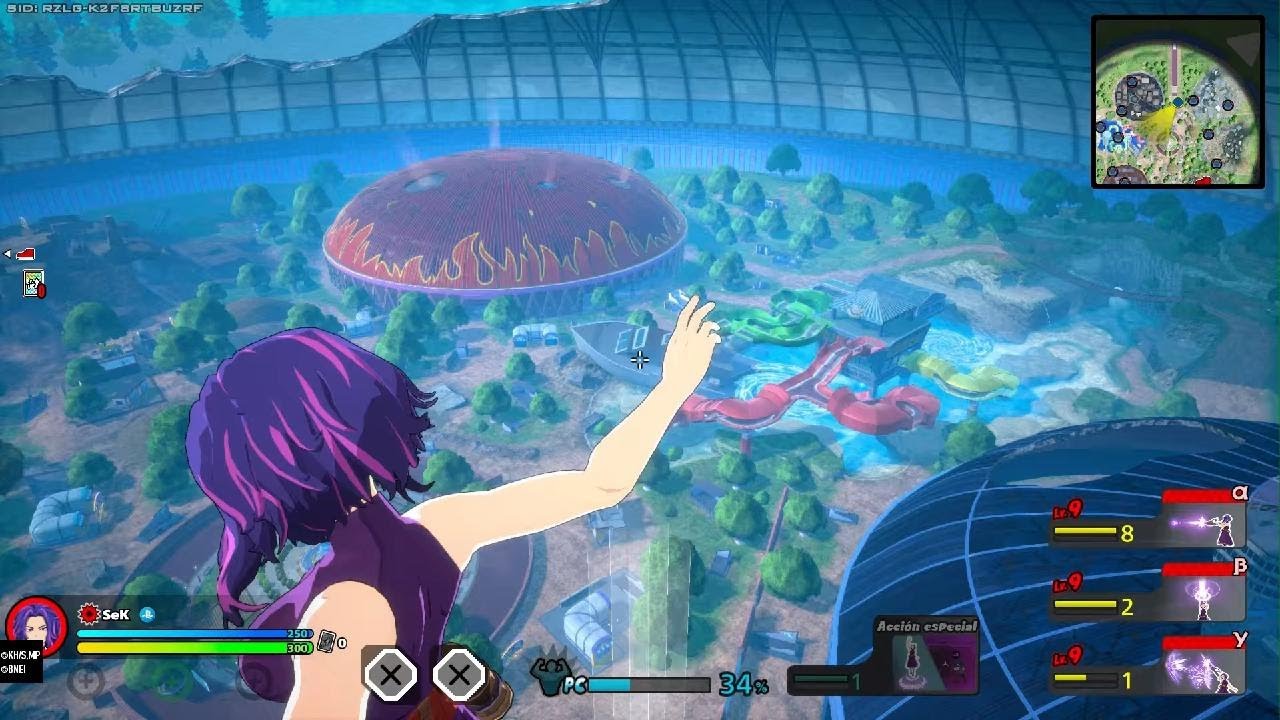Click the card counter icon beside health
The width and height of the screenshot is (1280, 720).
[x=326, y=642]
